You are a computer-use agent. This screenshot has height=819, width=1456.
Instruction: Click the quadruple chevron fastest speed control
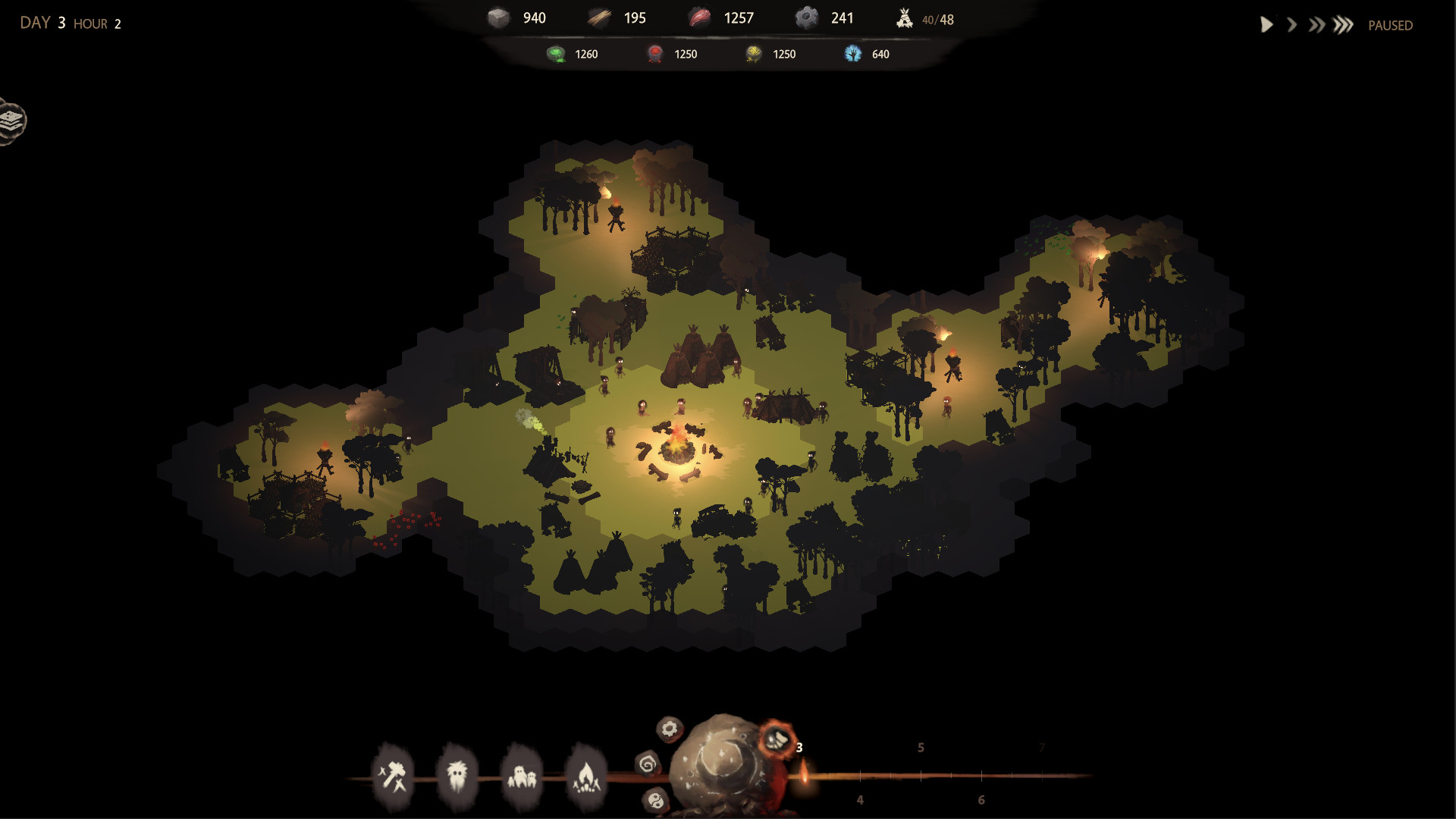[1344, 24]
